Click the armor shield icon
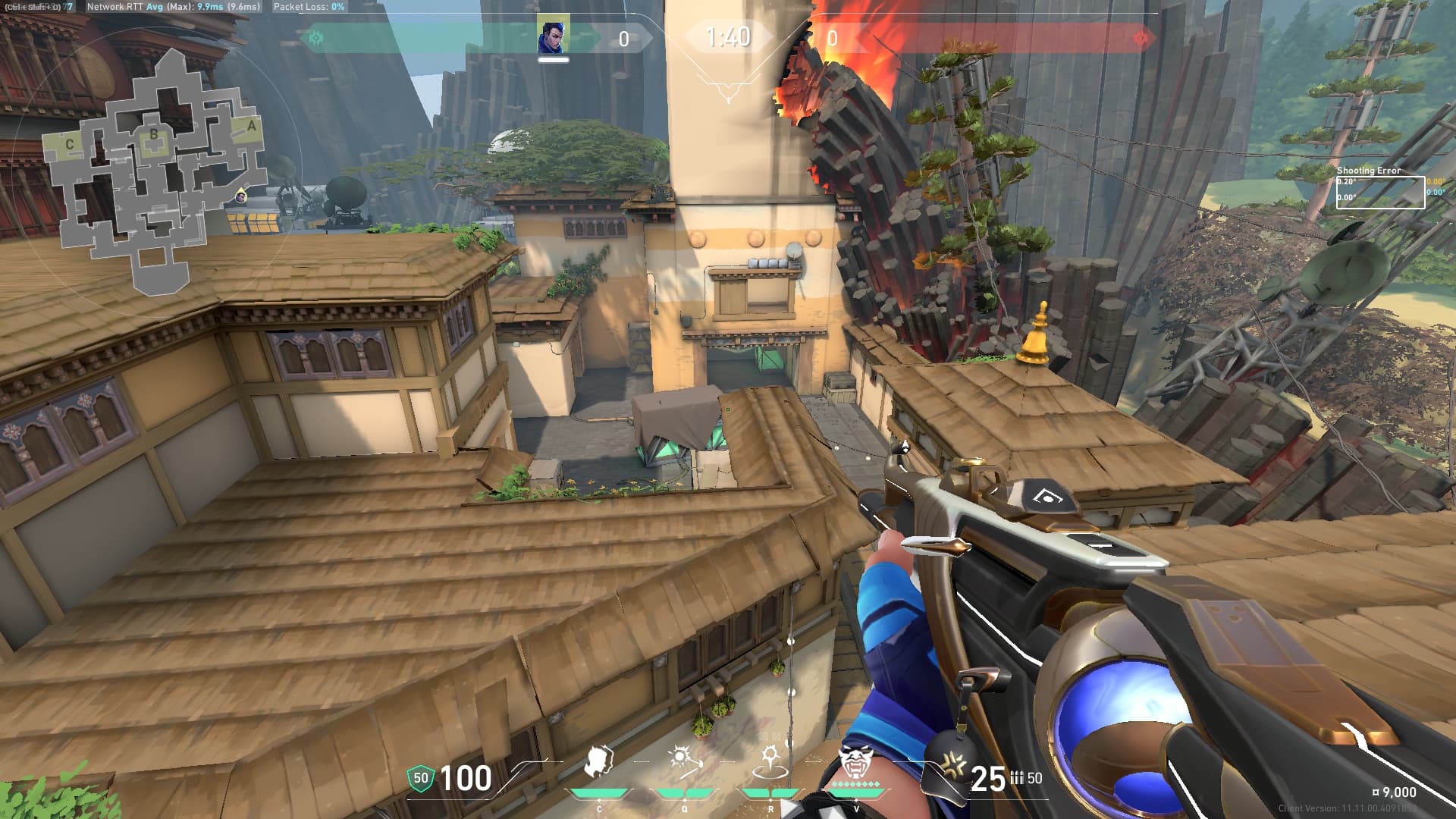Viewport: 1456px width, 819px height. 420,778
